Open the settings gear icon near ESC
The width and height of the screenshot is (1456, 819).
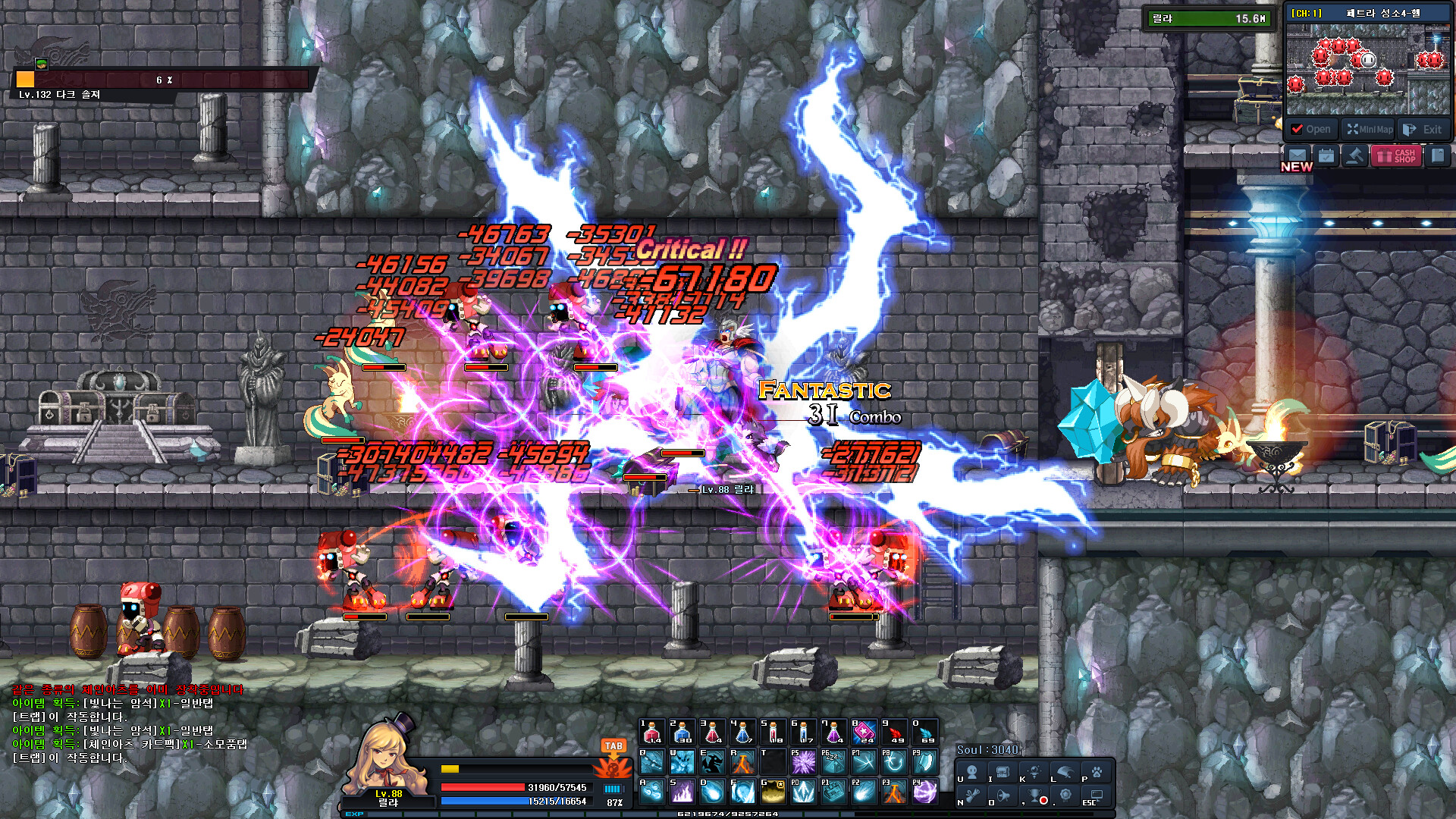click(x=1066, y=795)
